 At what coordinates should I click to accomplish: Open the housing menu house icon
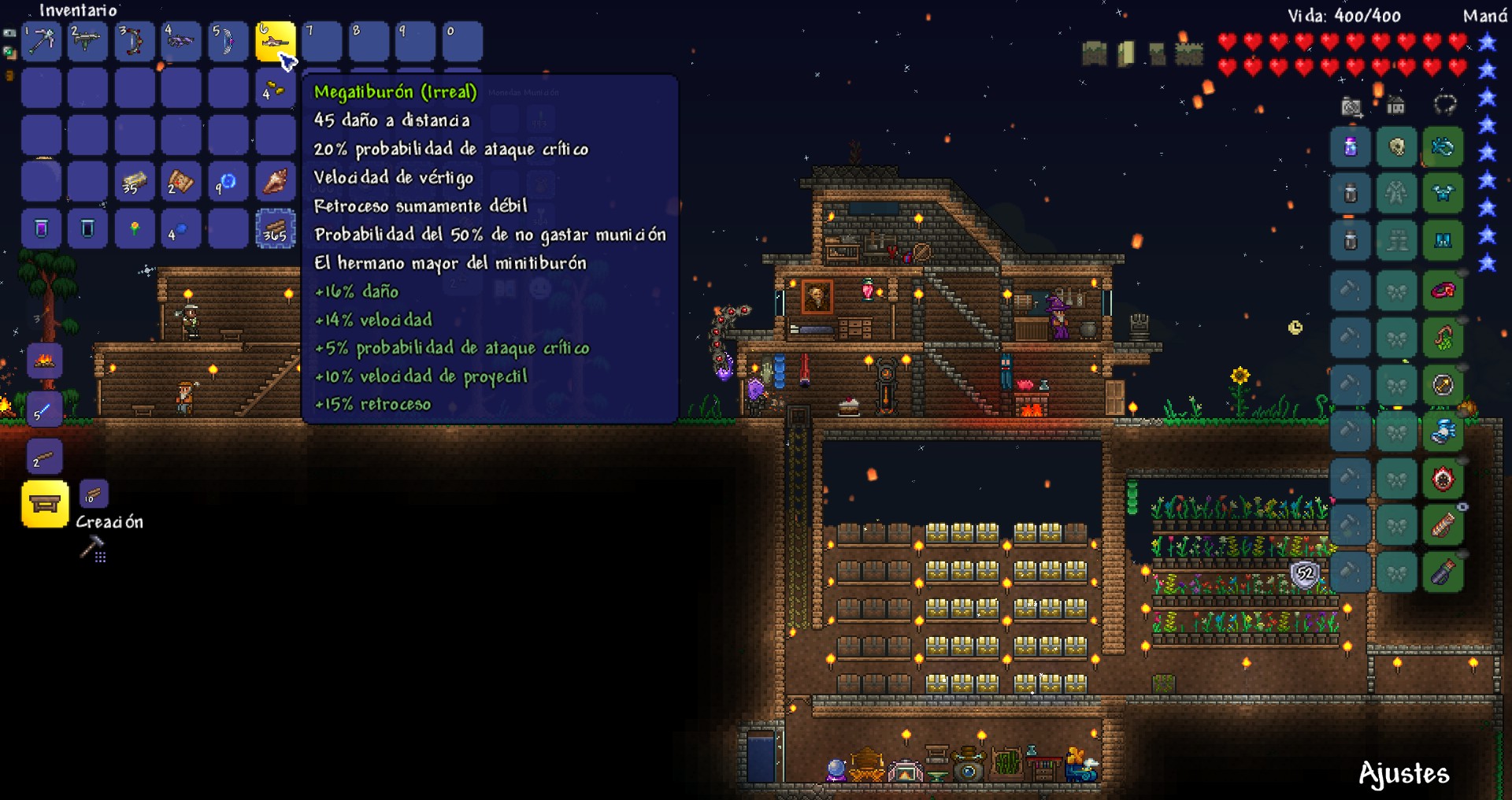click(1396, 106)
